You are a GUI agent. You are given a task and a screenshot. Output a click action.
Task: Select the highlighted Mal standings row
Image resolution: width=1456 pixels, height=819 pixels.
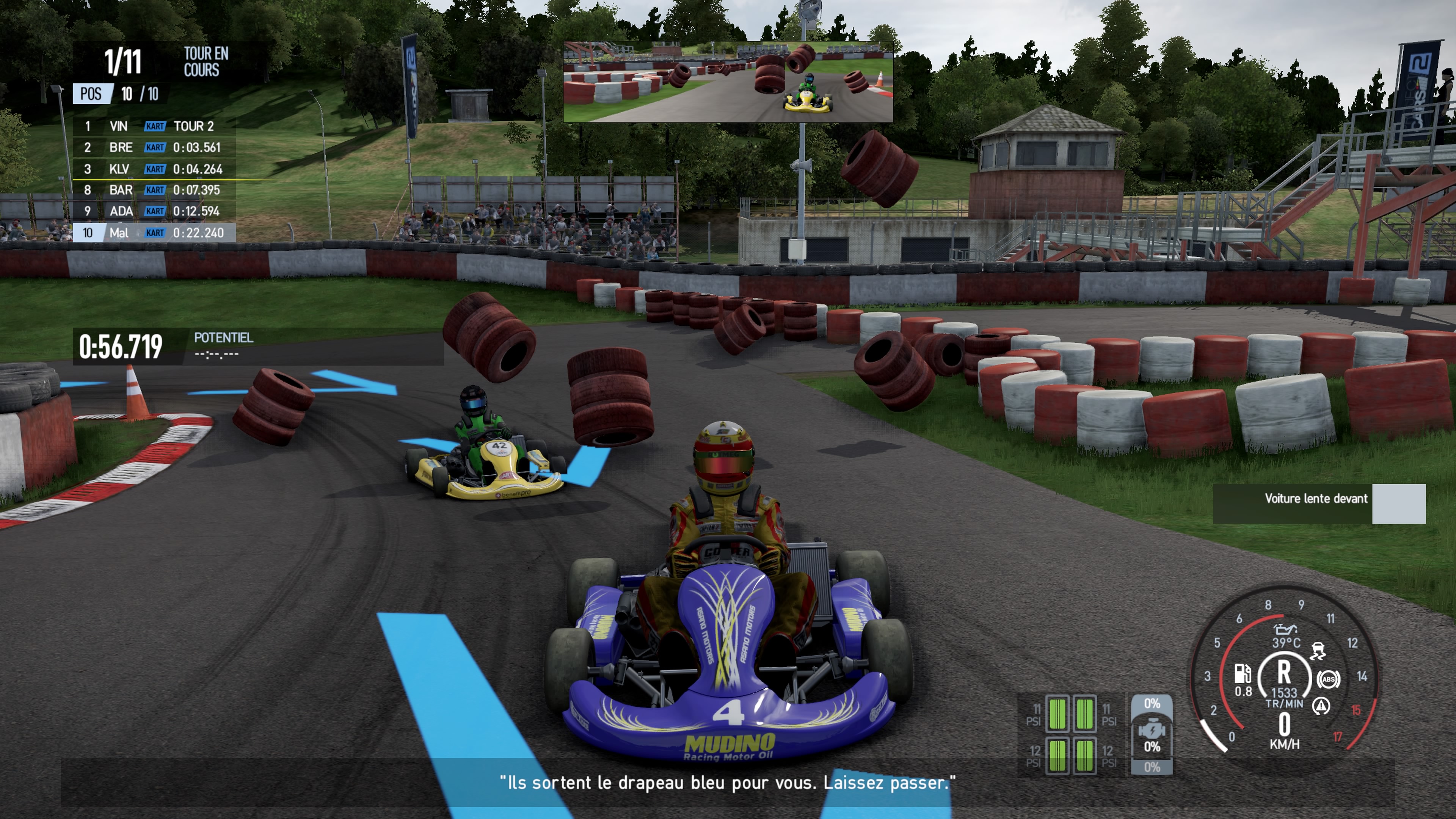[x=154, y=233]
